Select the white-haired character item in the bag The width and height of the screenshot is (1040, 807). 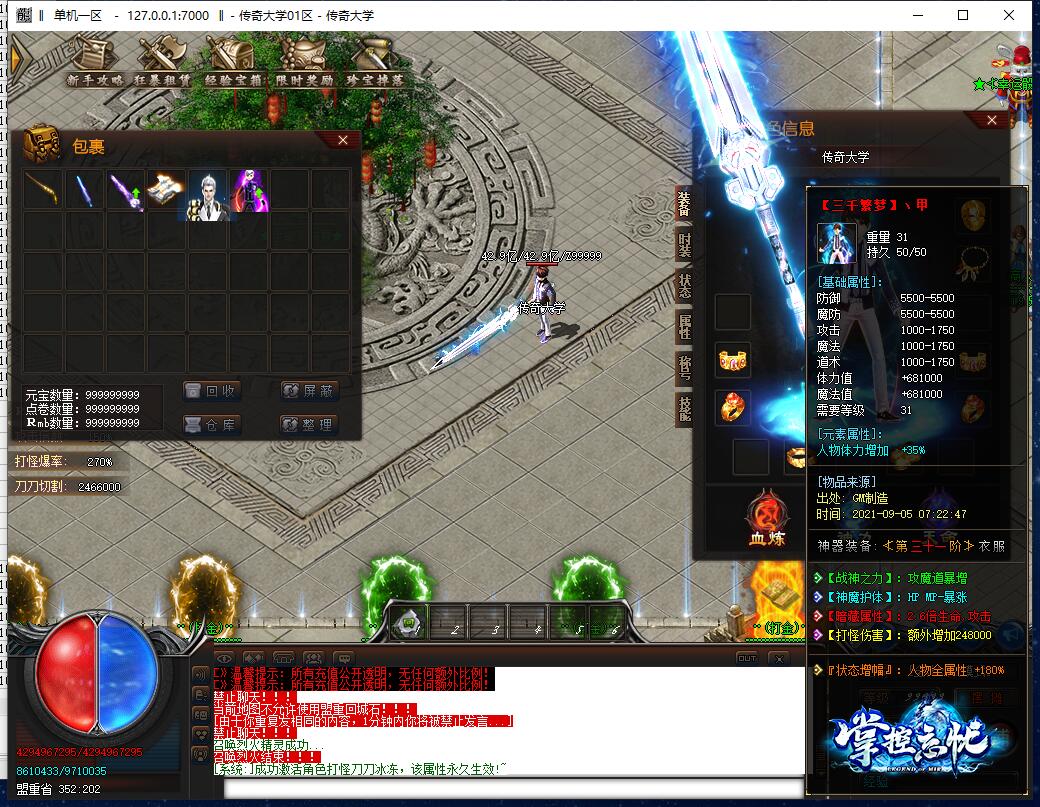208,190
